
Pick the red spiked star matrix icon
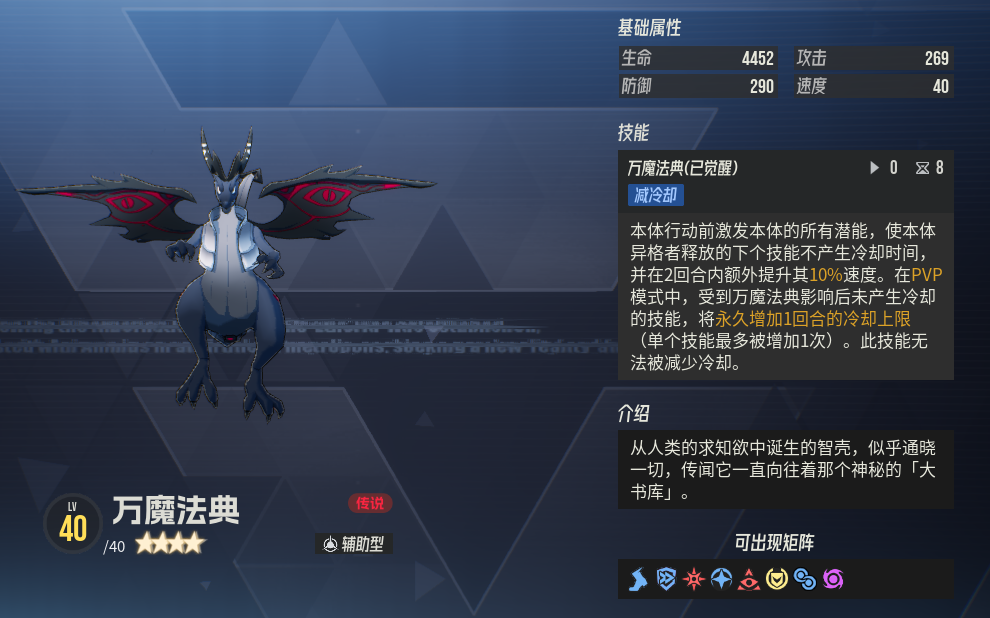[693, 579]
